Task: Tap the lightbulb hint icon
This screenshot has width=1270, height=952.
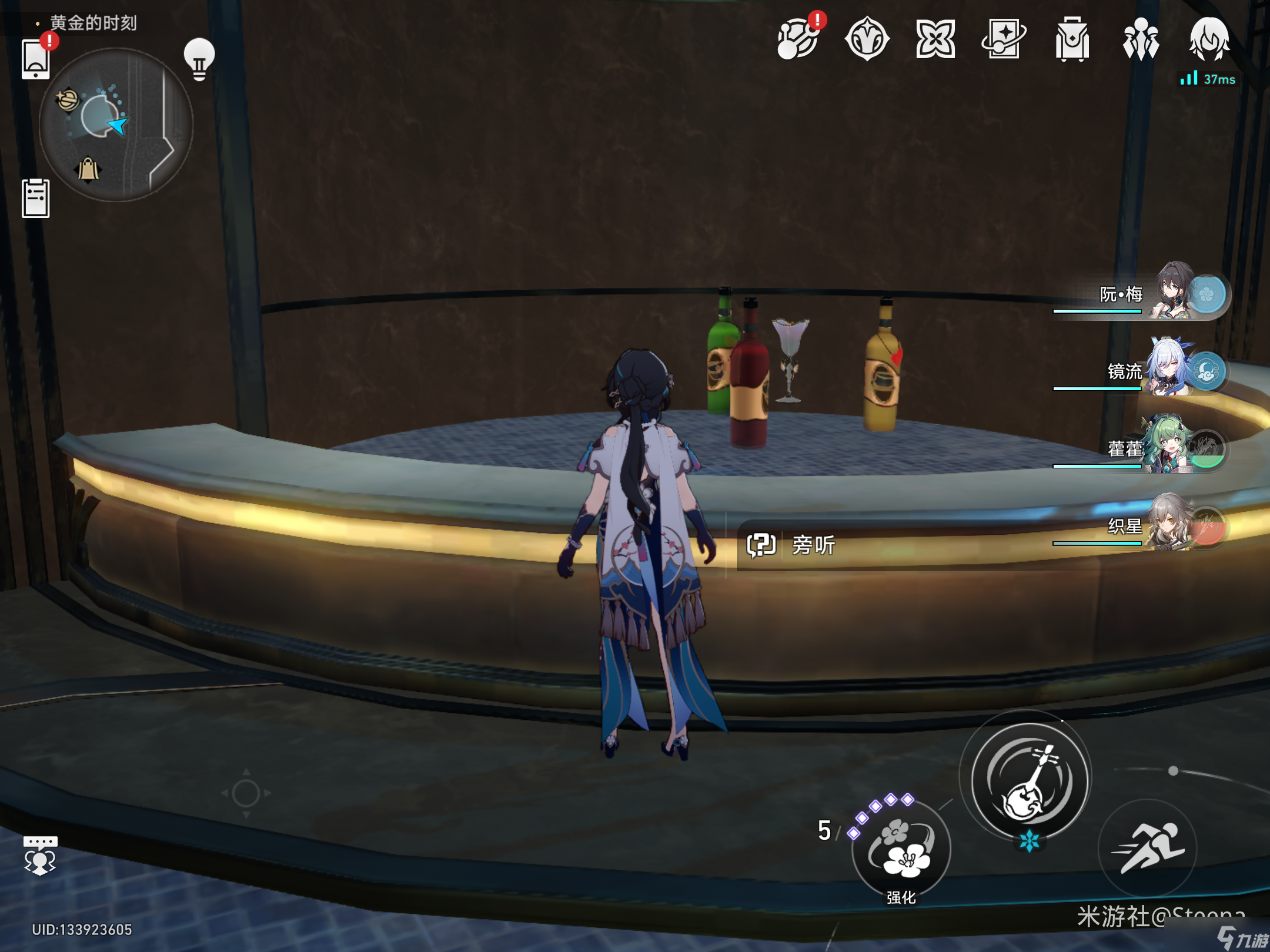Action: point(199,59)
